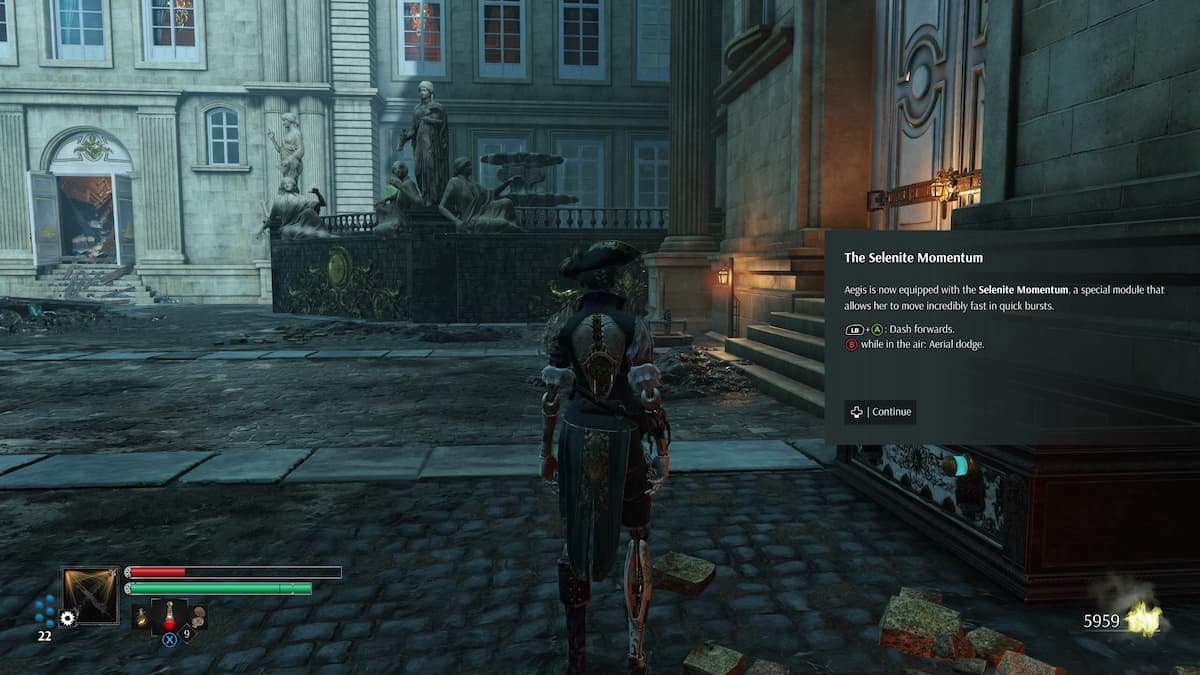Click the white gear icon beside weapon

pyautogui.click(x=67, y=619)
